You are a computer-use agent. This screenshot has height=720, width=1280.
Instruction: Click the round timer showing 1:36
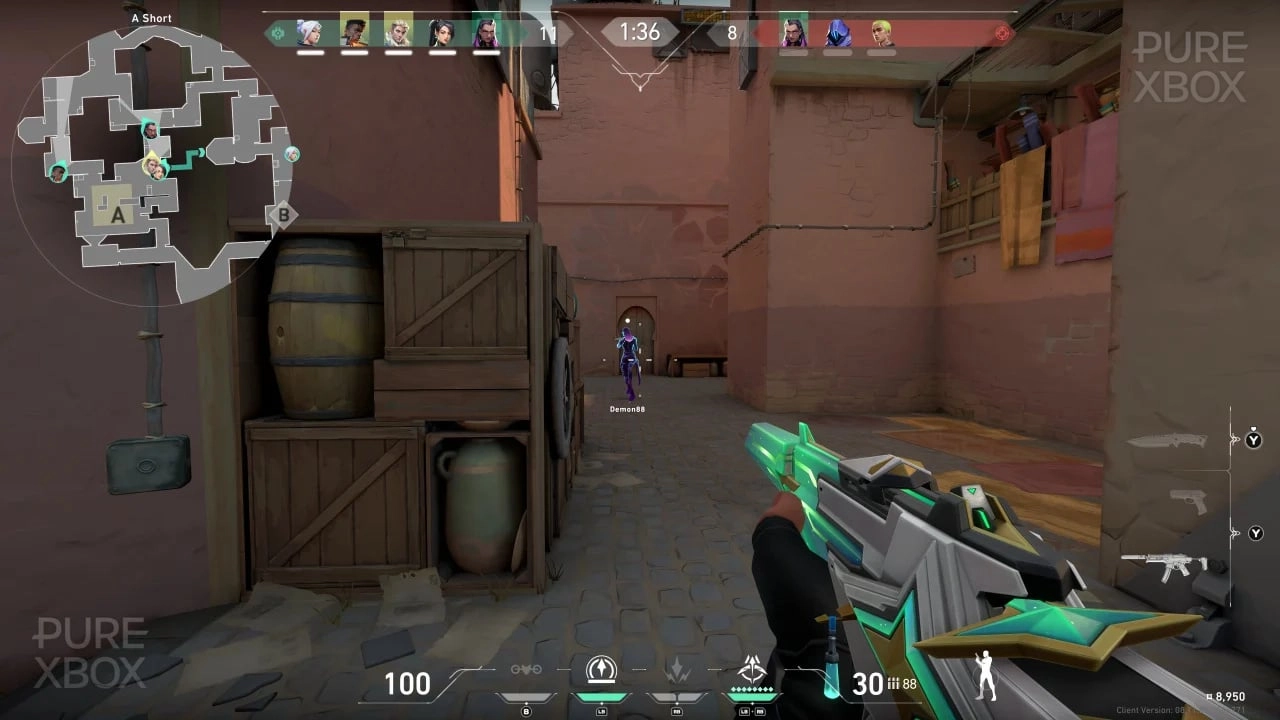coord(640,32)
